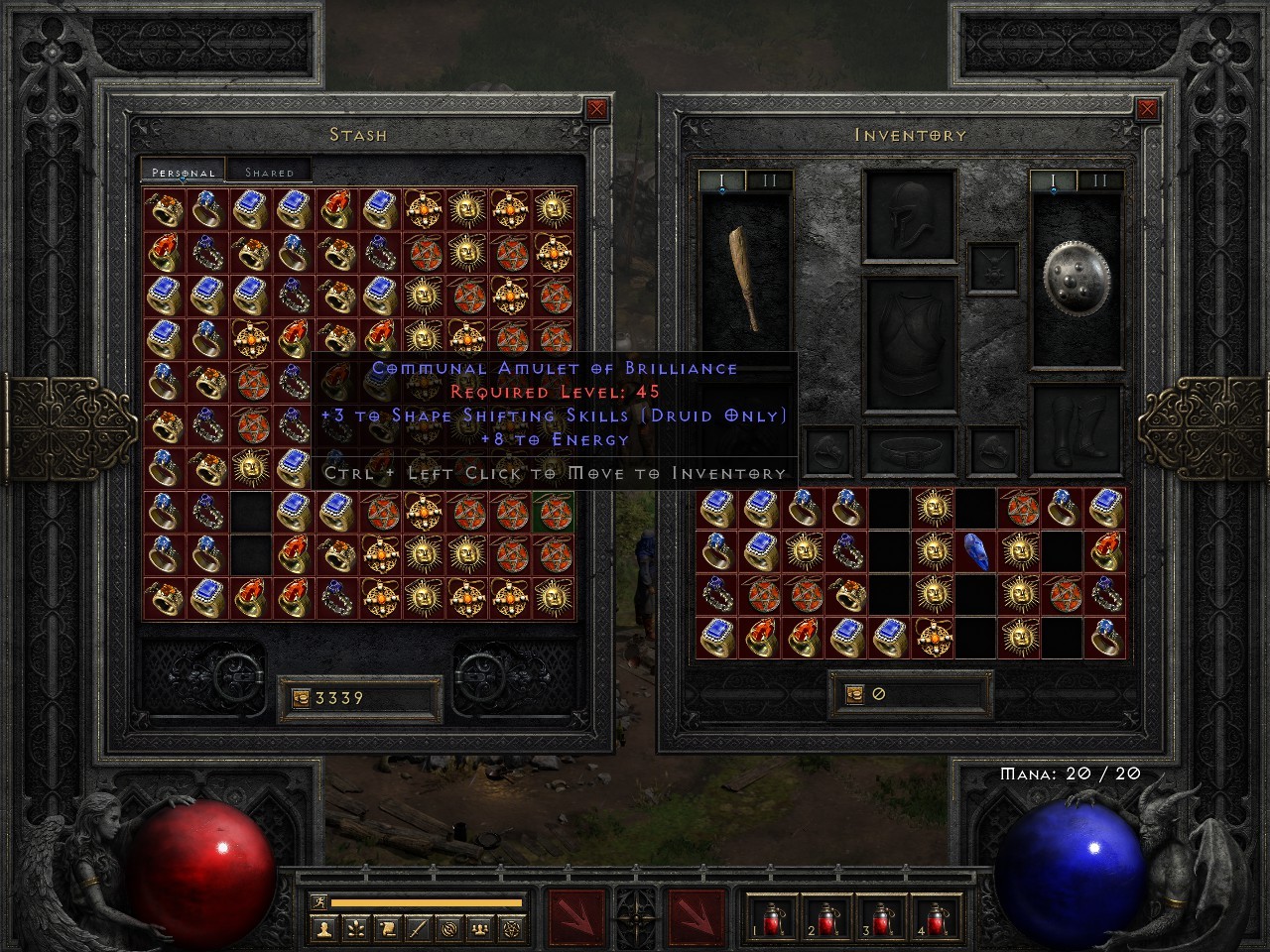
Task: Click the stash gold field showing 3339
Action: pyautogui.click(x=363, y=697)
